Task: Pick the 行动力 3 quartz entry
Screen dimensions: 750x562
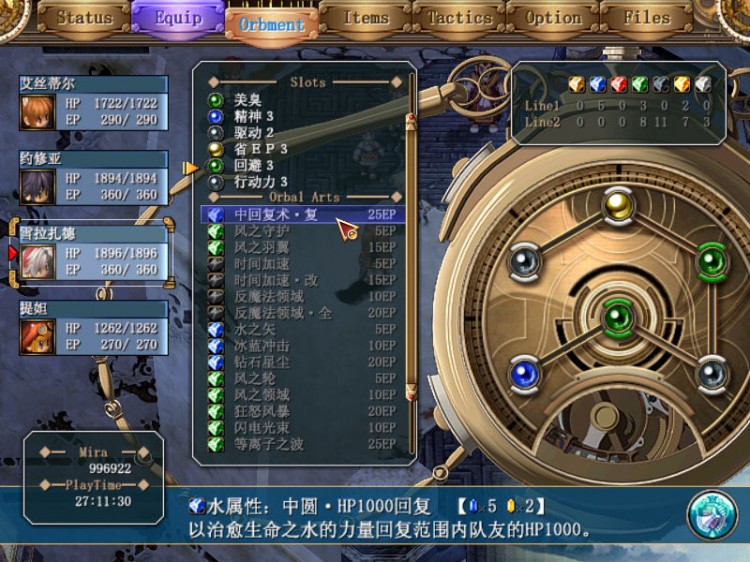Action: click(x=261, y=182)
